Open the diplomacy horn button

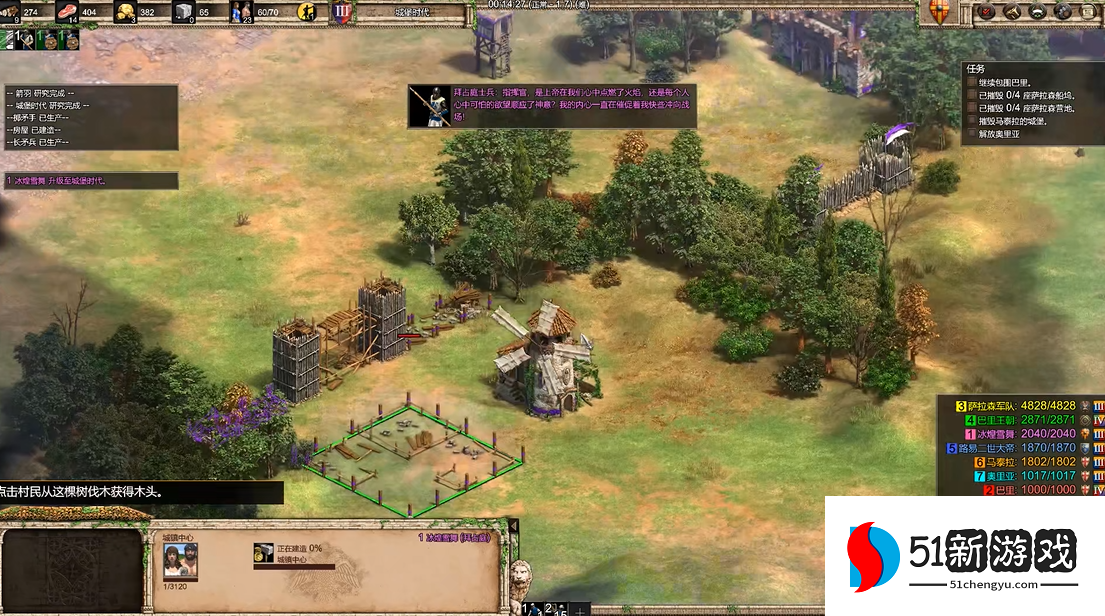pos(1011,11)
